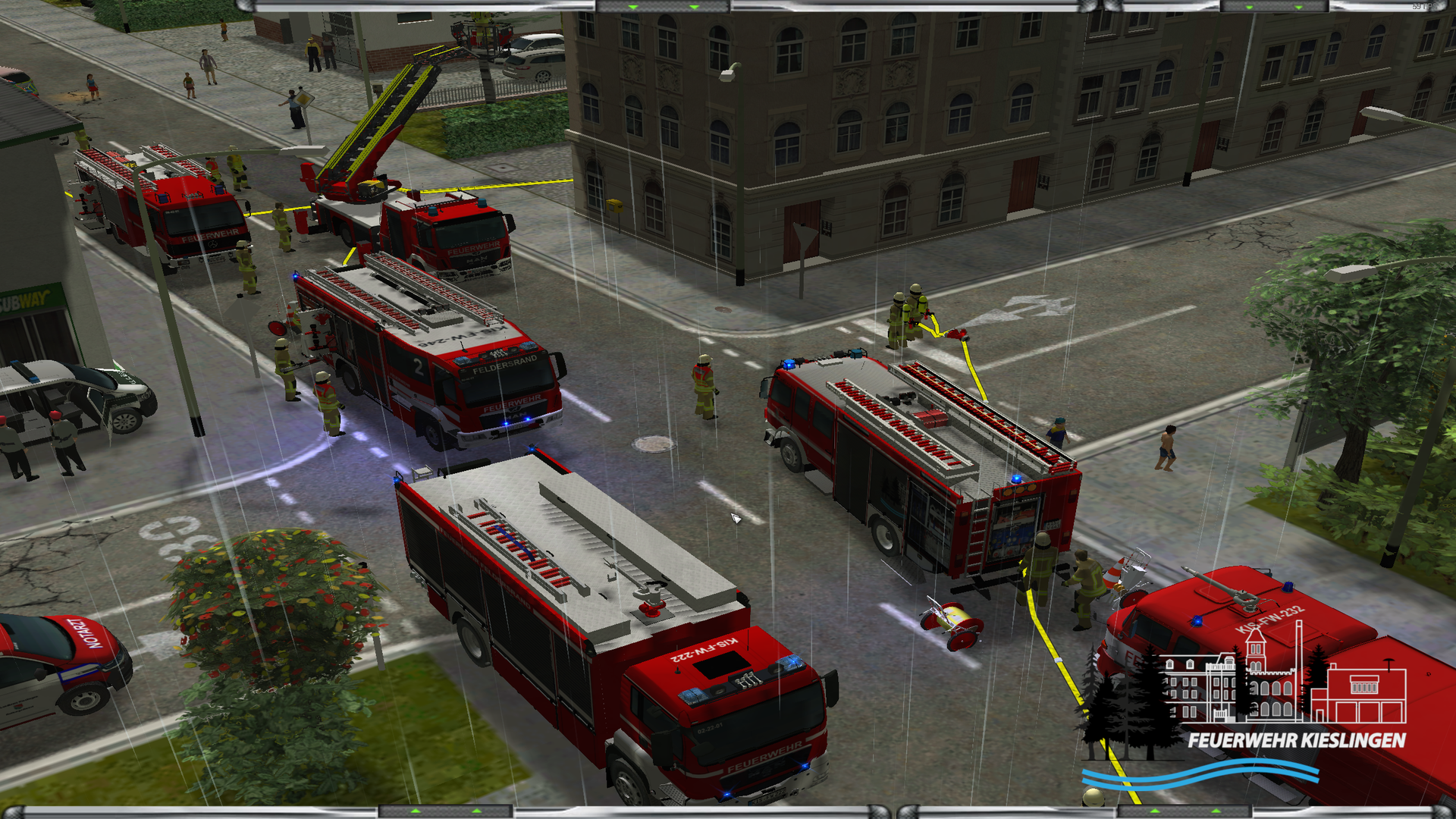The image size is (1456, 819).
Task: Open the collapsed bottom panel under the fire truck
Action: 446,811
